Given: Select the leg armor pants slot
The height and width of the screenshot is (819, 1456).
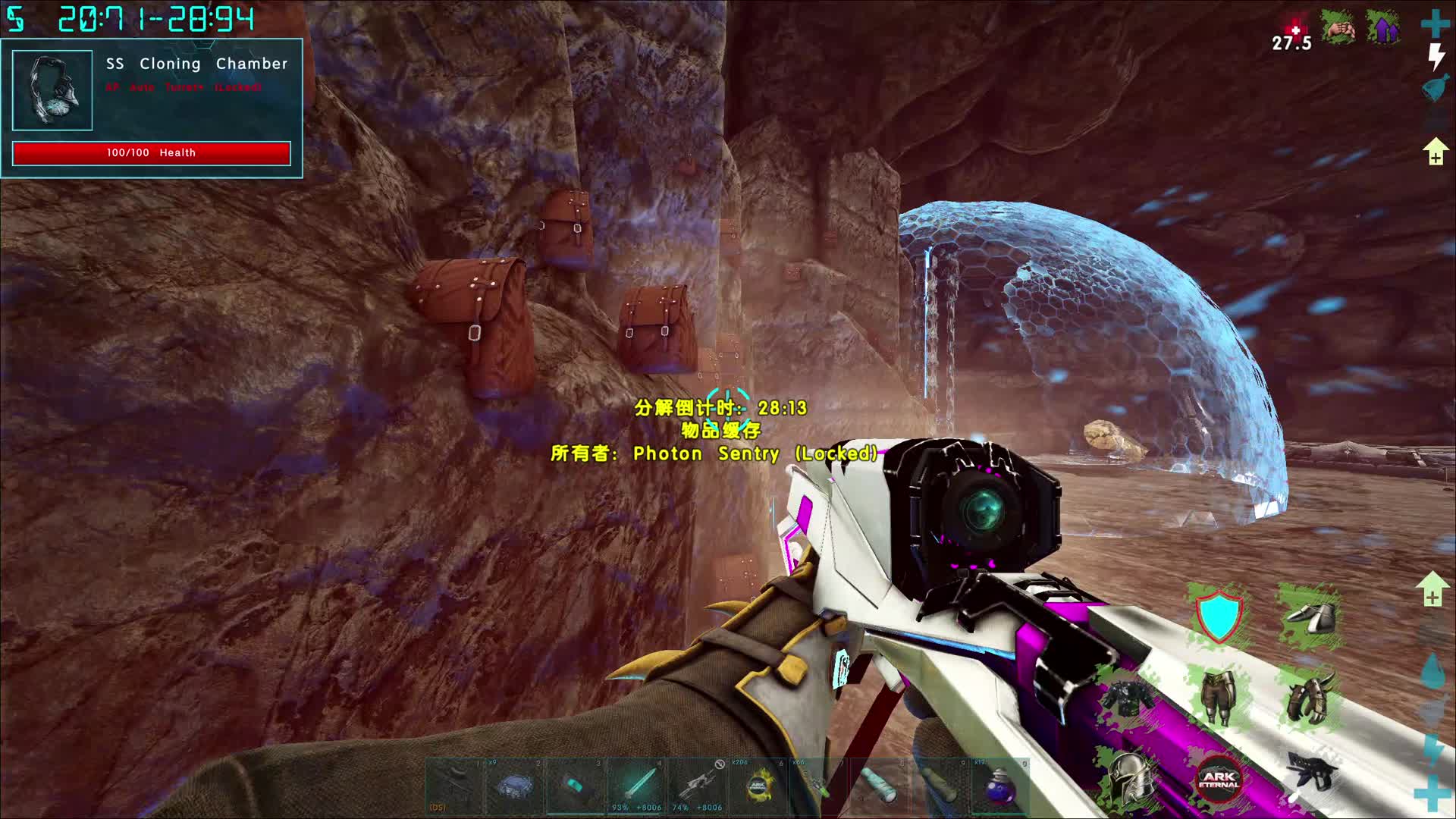Looking at the screenshot, I should 1218,698.
